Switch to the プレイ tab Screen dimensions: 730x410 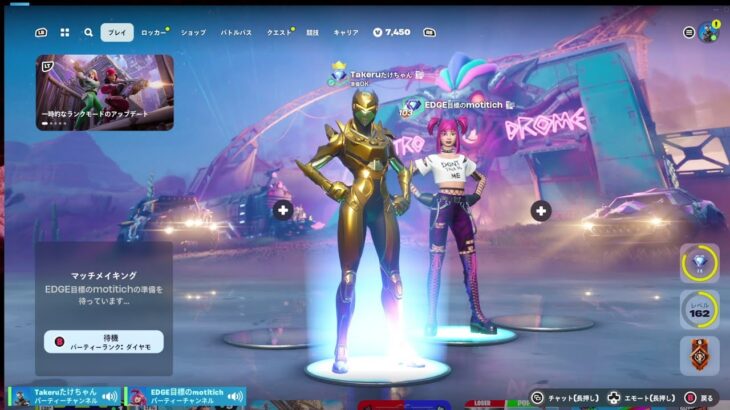pos(117,32)
